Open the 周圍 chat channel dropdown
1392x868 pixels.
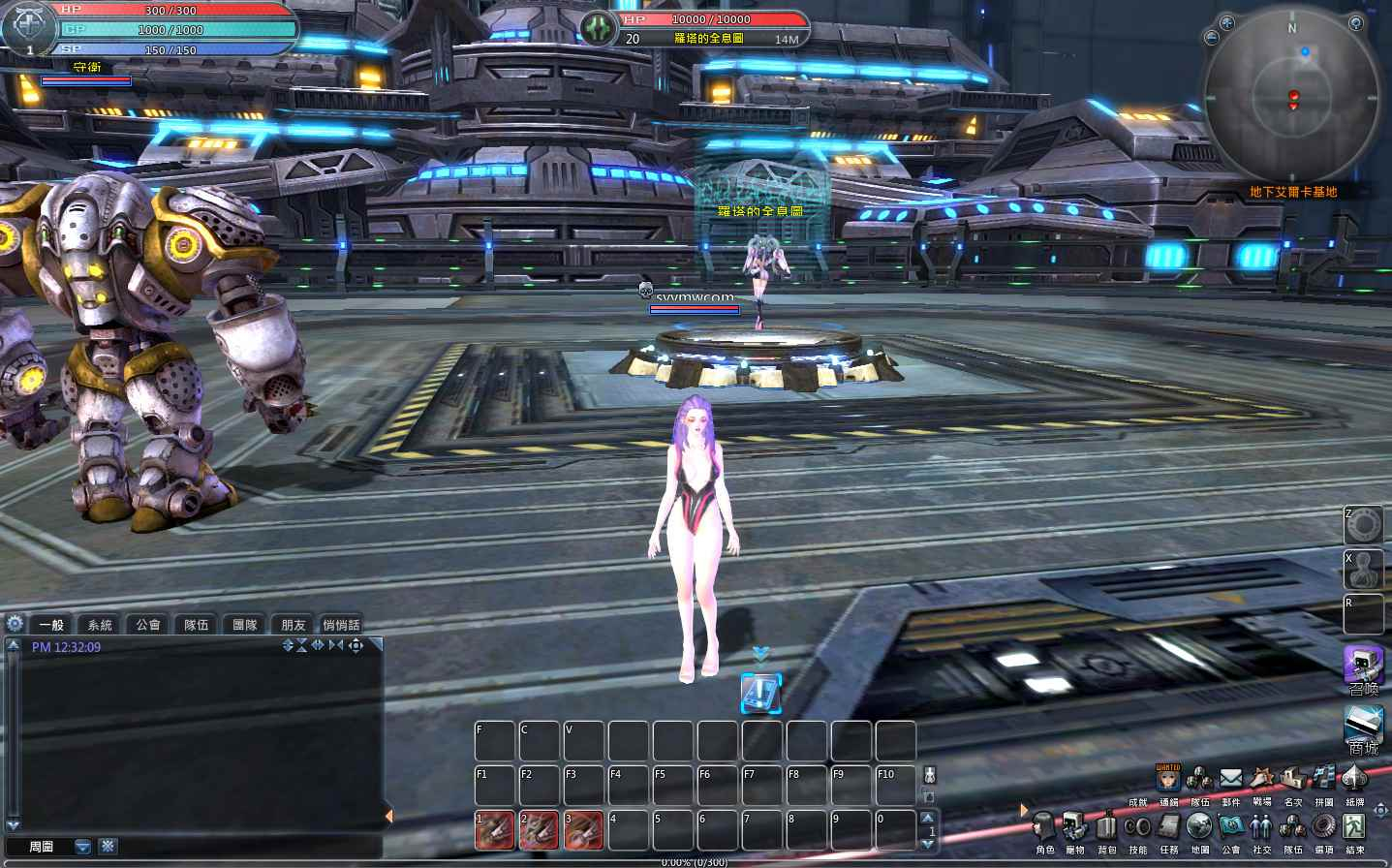point(82,846)
